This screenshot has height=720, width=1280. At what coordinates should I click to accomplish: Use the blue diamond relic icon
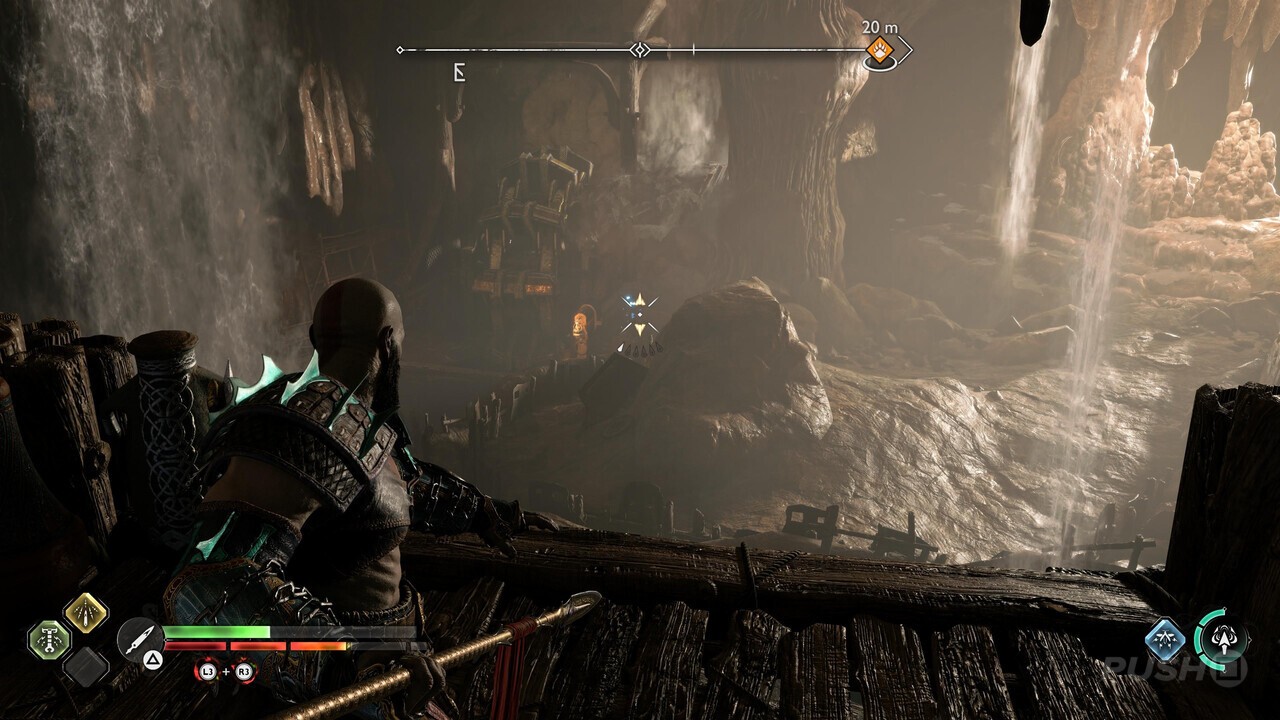click(1165, 640)
